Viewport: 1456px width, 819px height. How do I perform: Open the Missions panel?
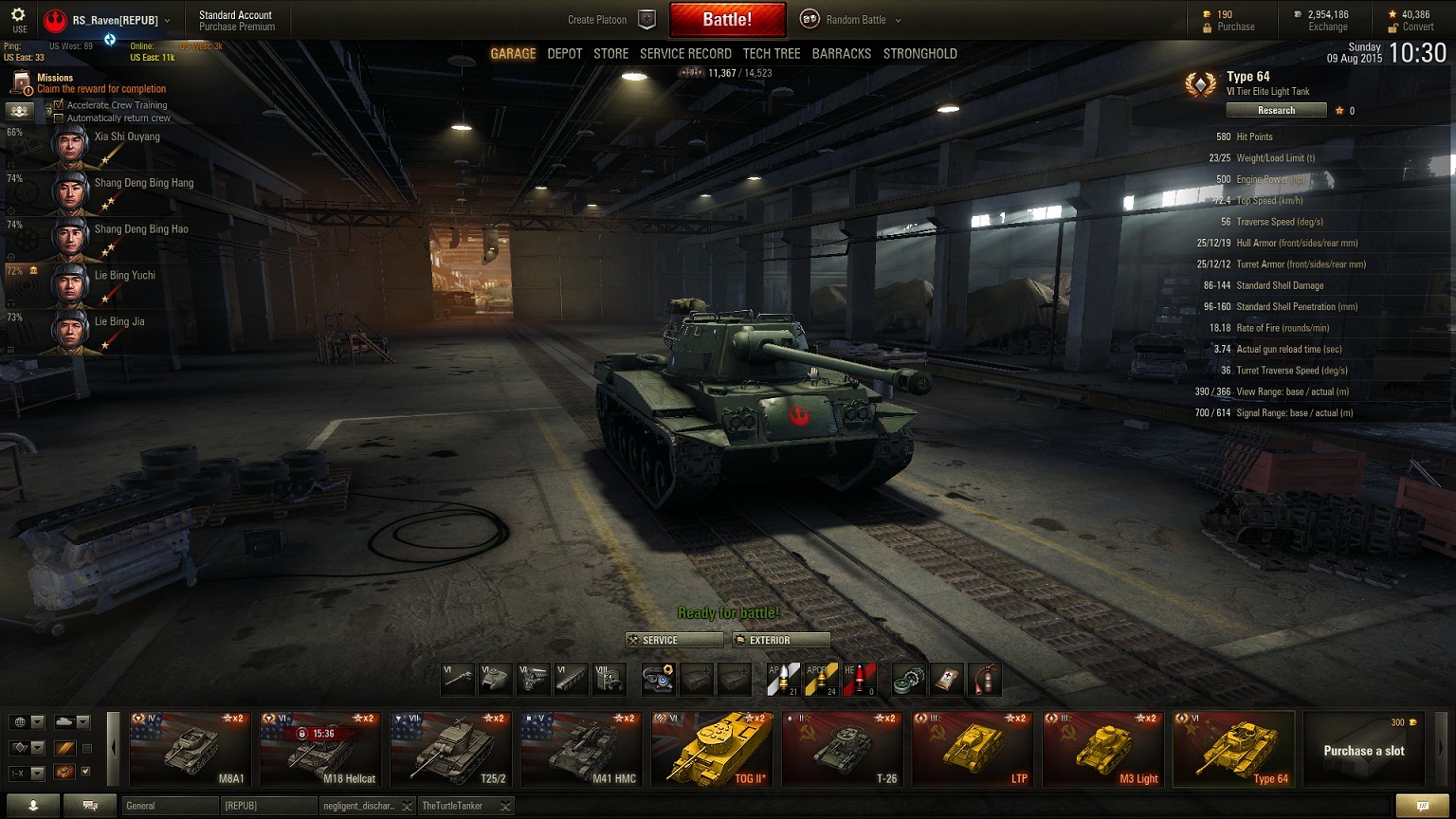pyautogui.click(x=54, y=78)
